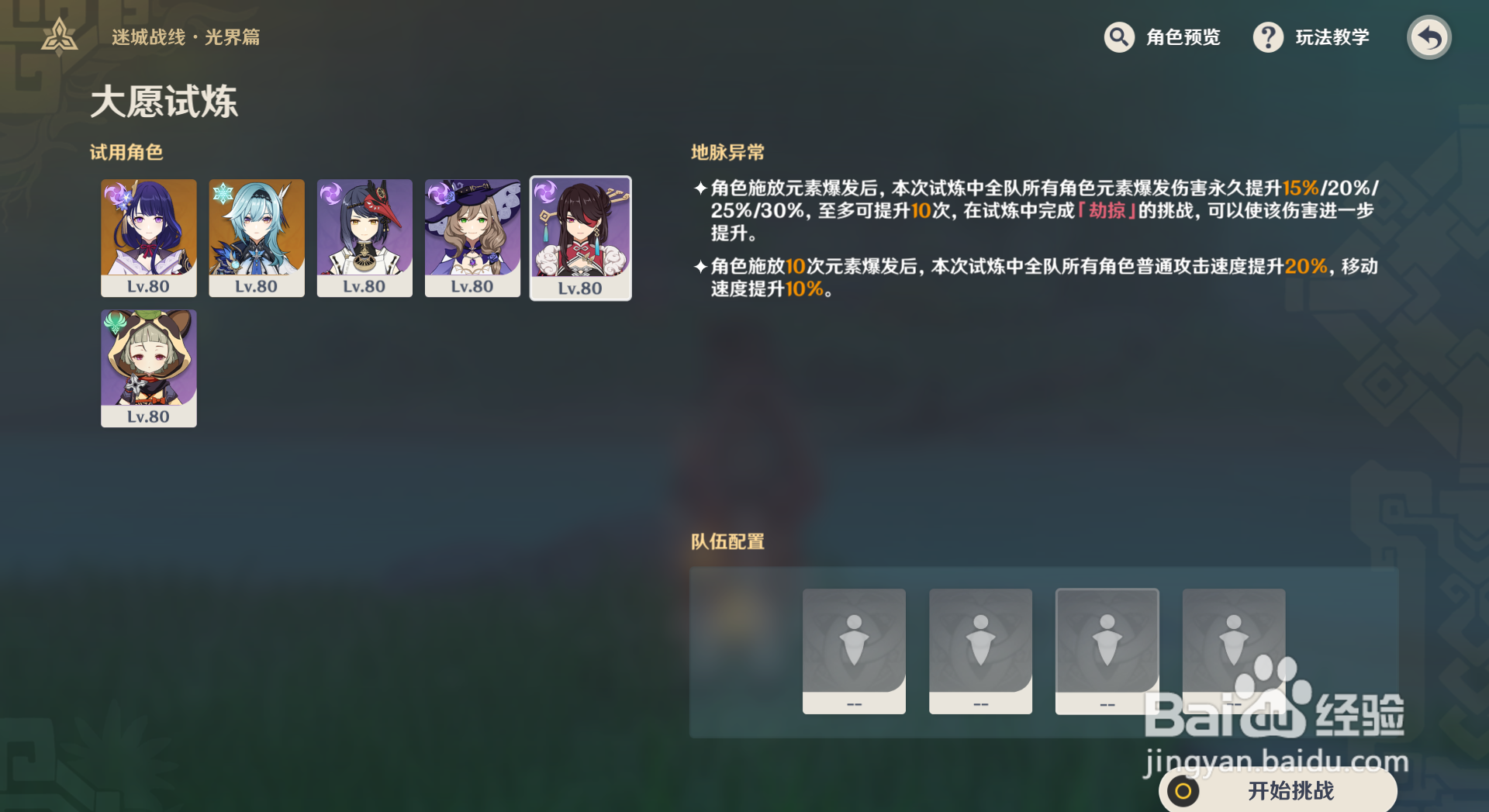Toggle selection of the Beidou trial character

pos(581,237)
